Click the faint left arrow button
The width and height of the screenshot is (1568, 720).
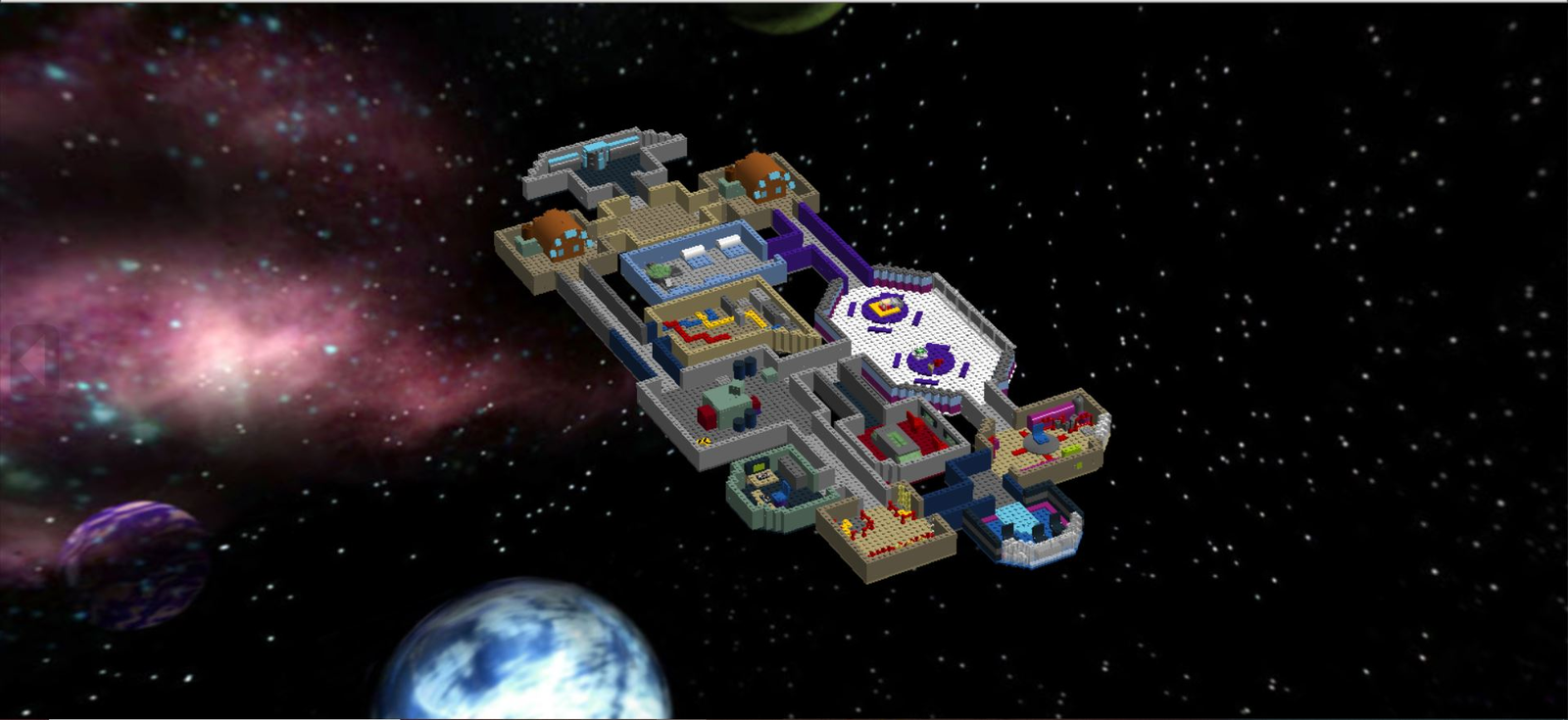point(32,360)
